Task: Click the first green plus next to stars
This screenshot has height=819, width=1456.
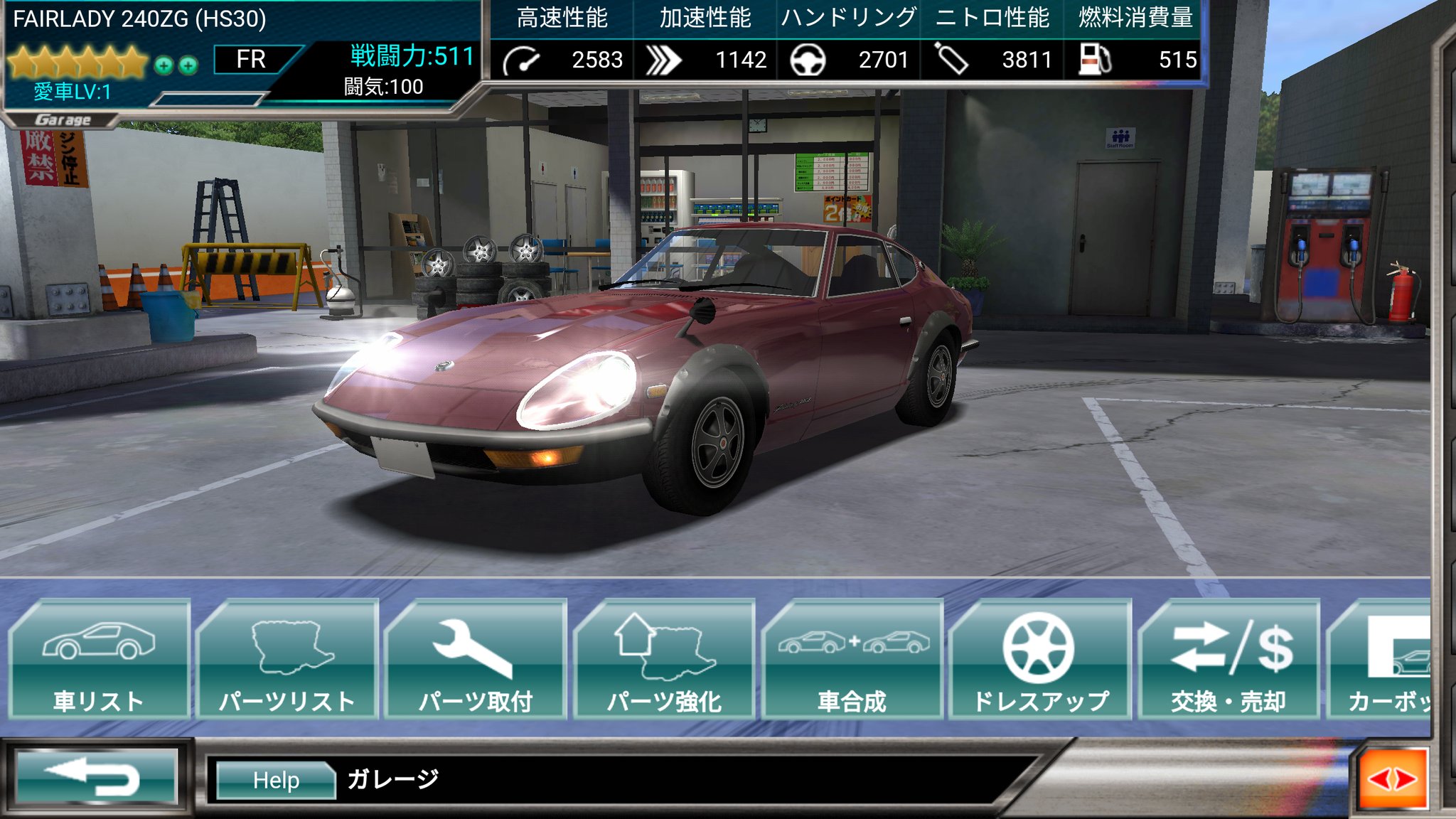Action: click(x=164, y=63)
